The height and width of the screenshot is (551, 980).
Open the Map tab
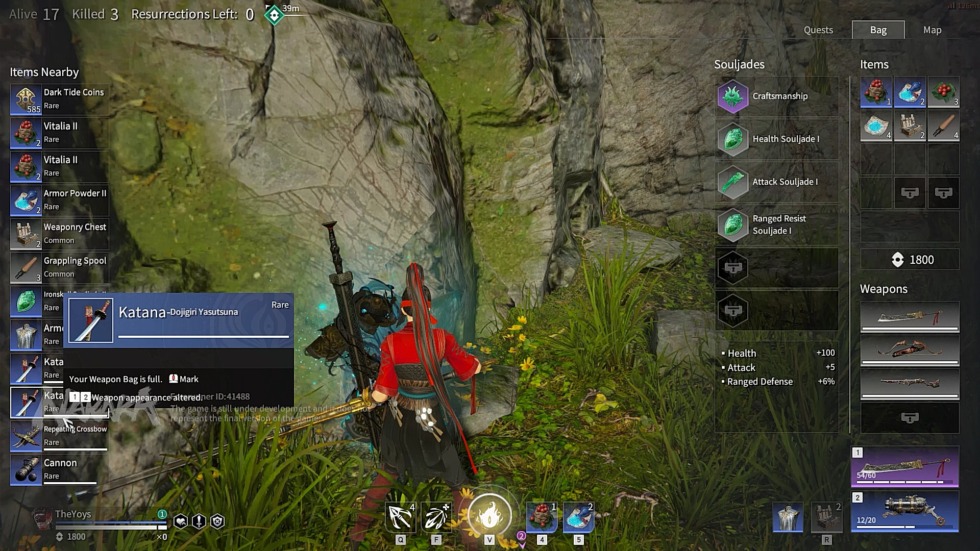pyautogui.click(x=932, y=30)
